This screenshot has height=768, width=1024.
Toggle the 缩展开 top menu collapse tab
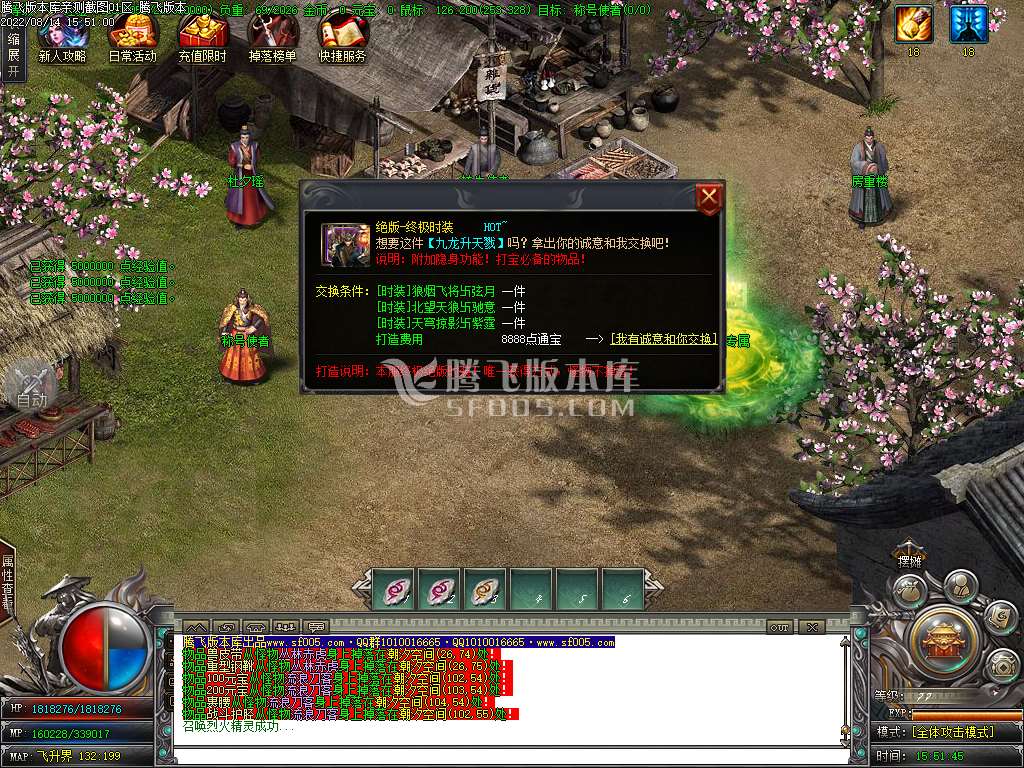(x=13, y=55)
